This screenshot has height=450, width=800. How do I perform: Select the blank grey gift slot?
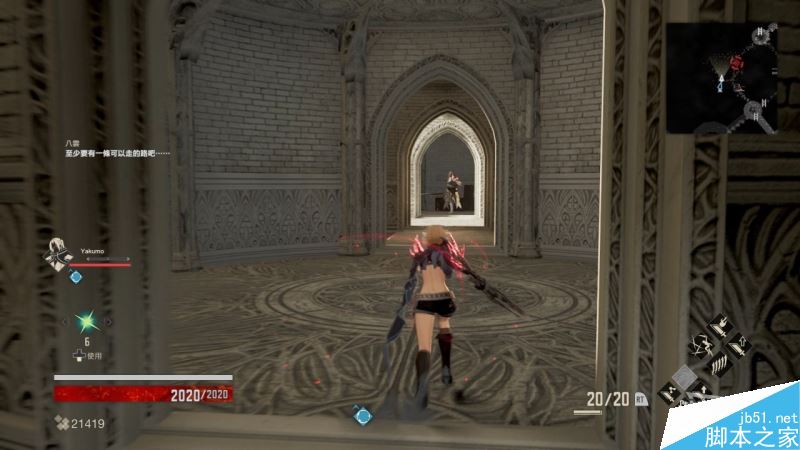pos(685,376)
